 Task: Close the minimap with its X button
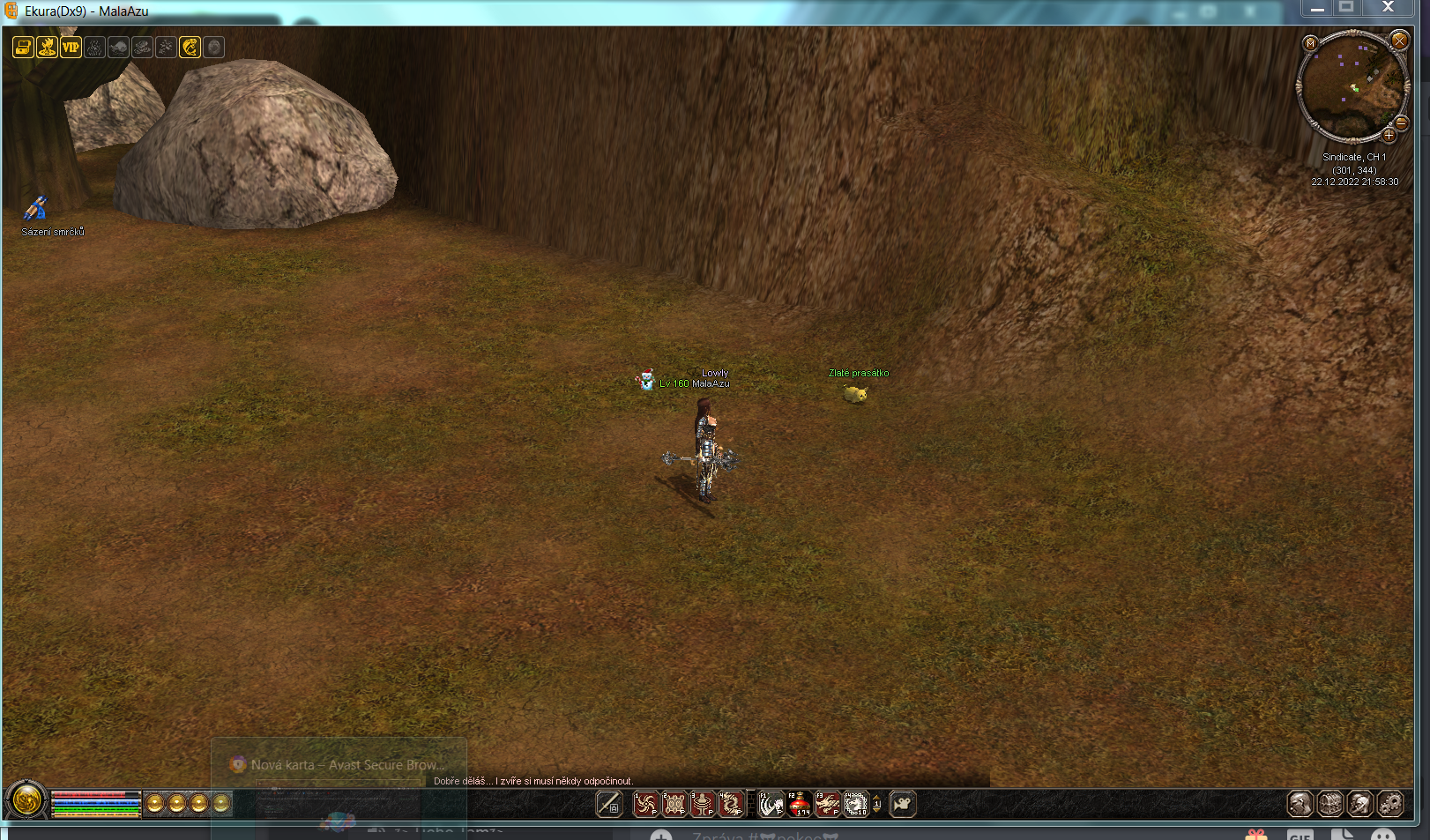(1399, 41)
